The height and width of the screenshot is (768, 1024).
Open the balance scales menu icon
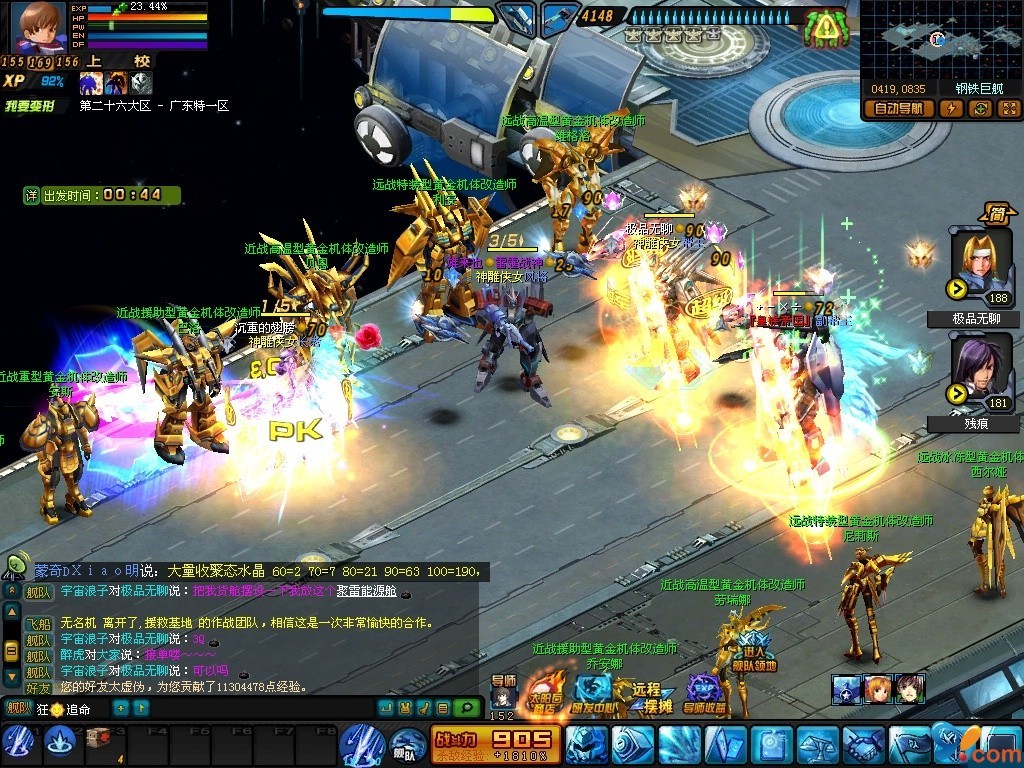[816, 745]
